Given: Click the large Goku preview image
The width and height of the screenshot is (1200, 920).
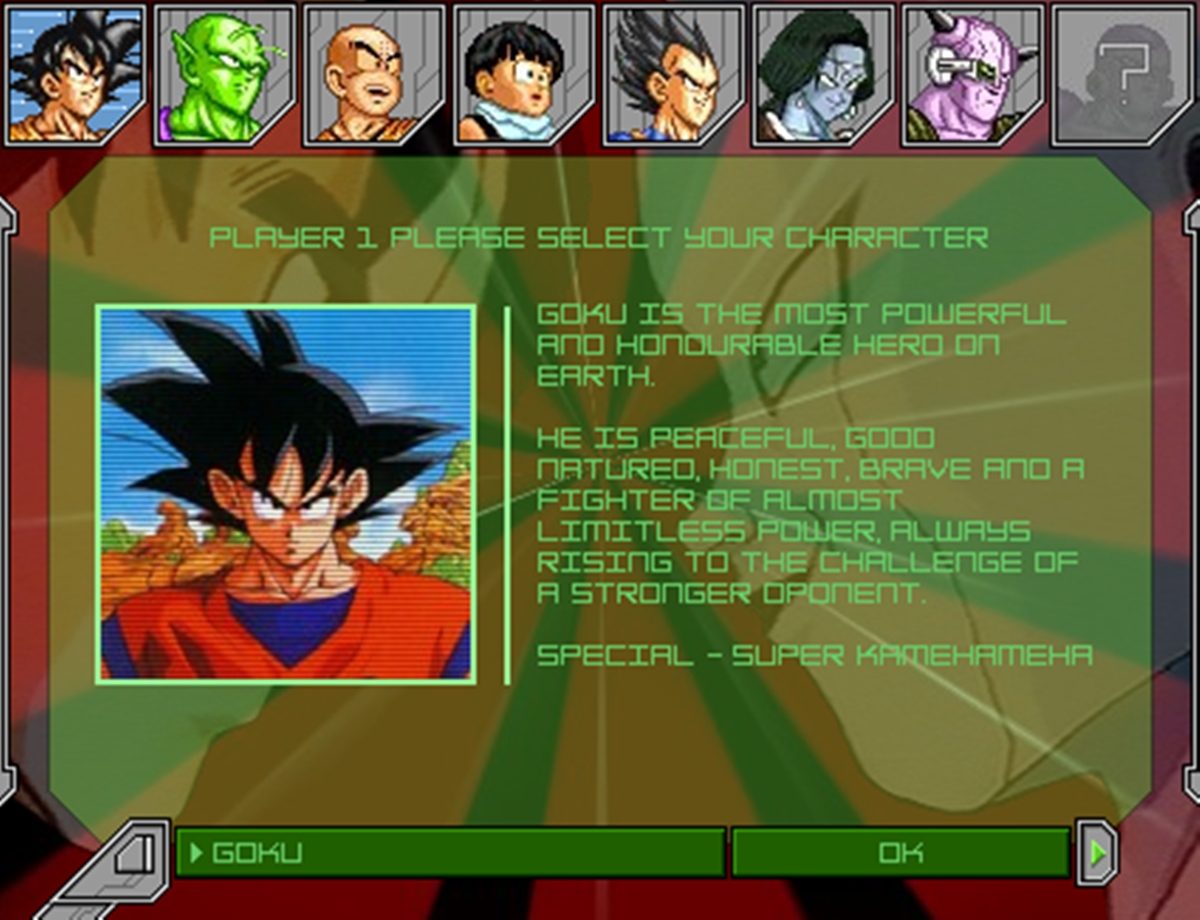Looking at the screenshot, I should coord(286,495).
